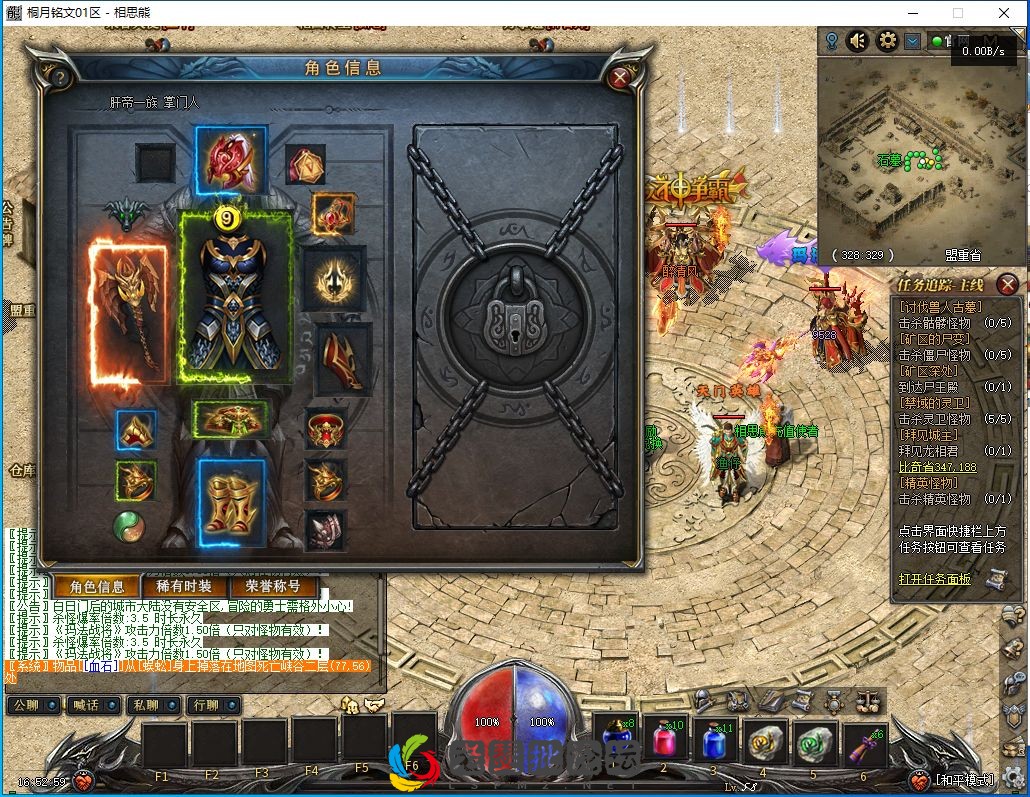Switch to the 荣誉称号 tab
Viewport: 1030px width, 797px height.
click(x=265, y=587)
